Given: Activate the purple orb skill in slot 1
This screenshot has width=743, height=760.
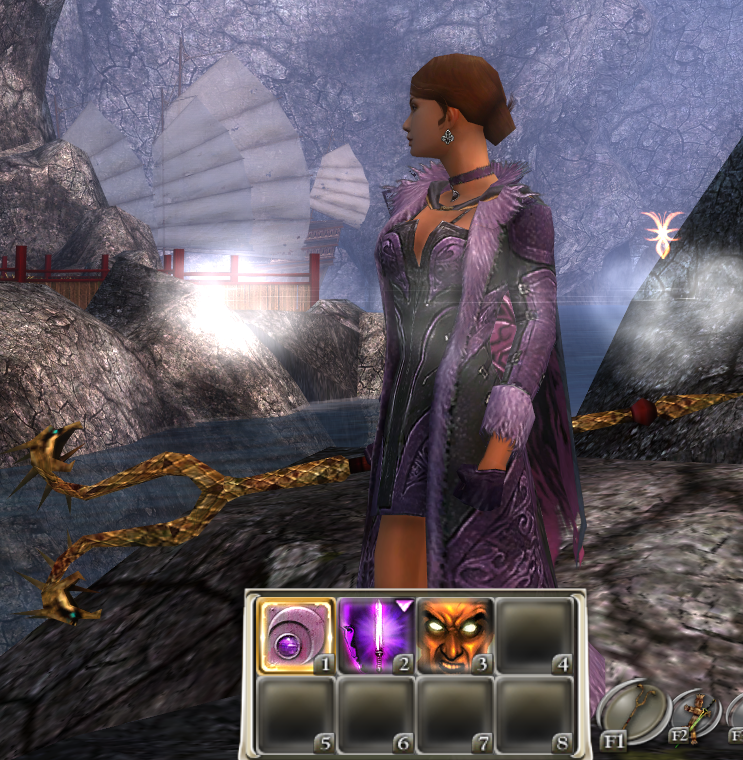Looking at the screenshot, I should [x=296, y=636].
